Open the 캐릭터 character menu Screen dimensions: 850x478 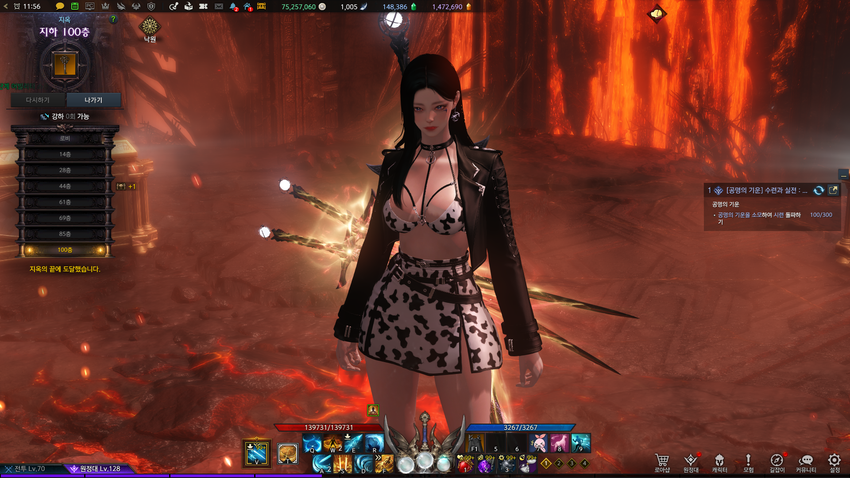click(x=719, y=460)
